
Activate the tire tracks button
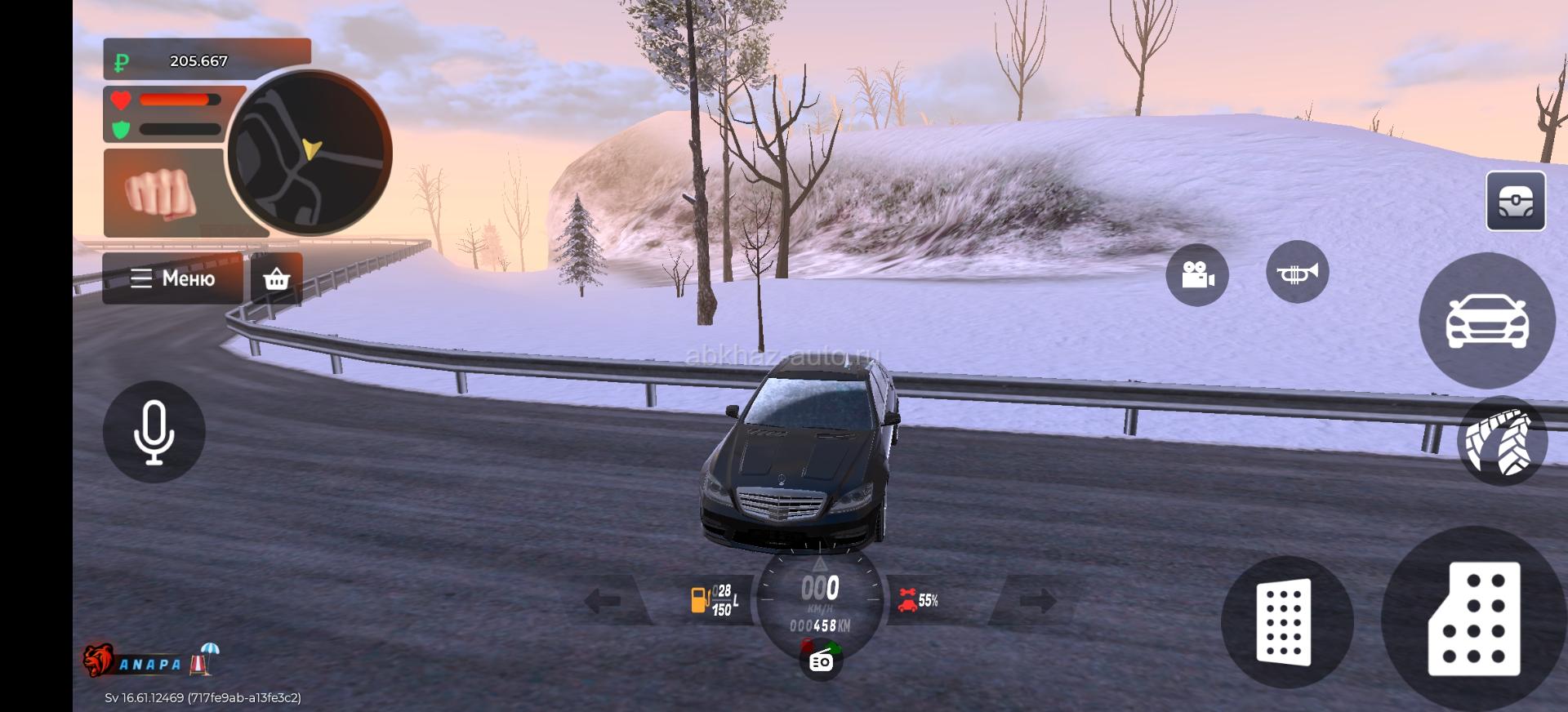pos(1502,442)
